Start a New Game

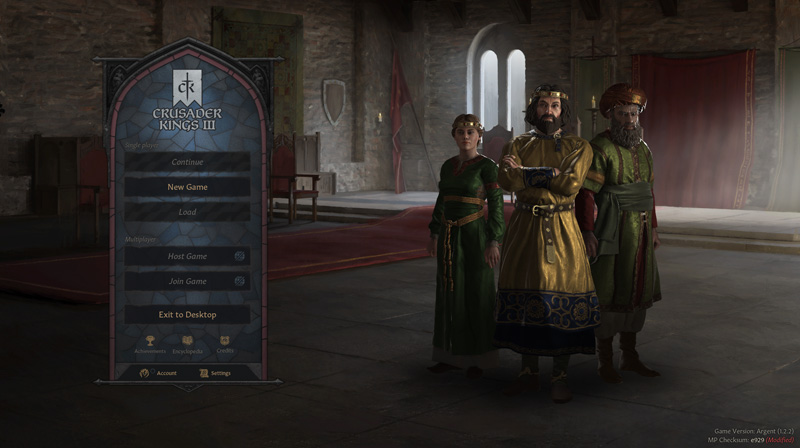pyautogui.click(x=187, y=187)
